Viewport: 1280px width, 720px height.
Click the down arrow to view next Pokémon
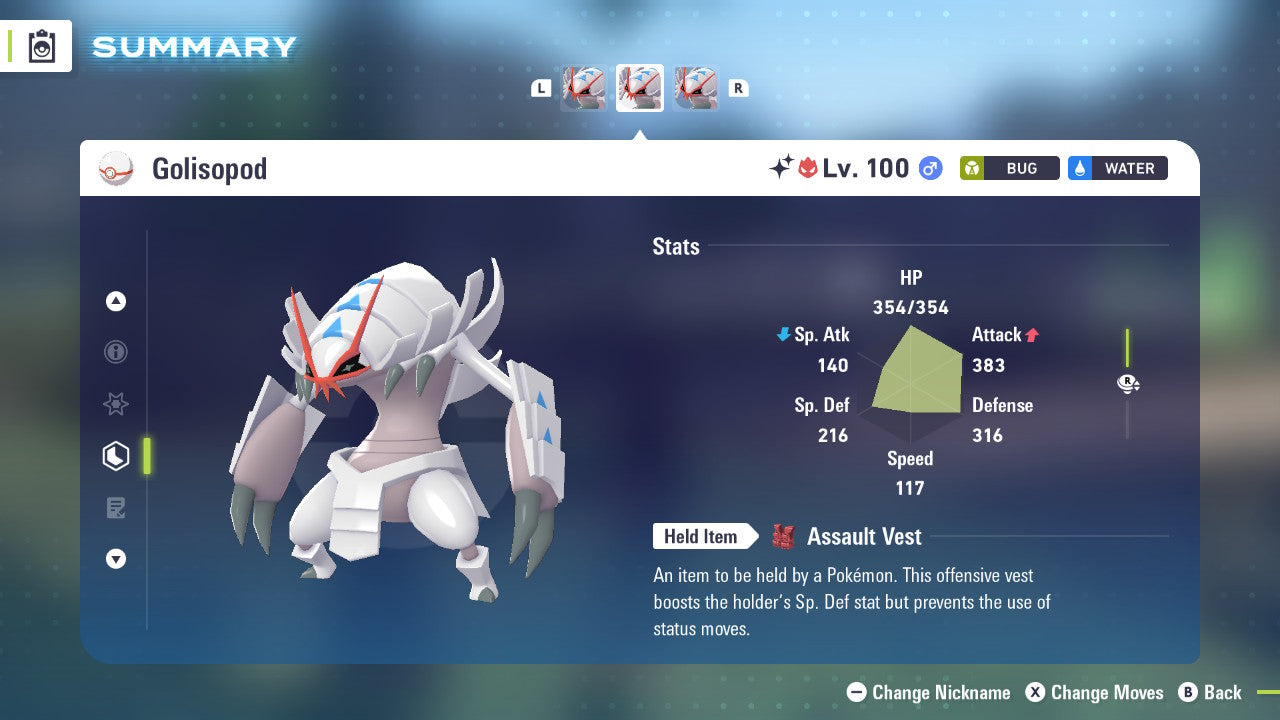point(116,559)
